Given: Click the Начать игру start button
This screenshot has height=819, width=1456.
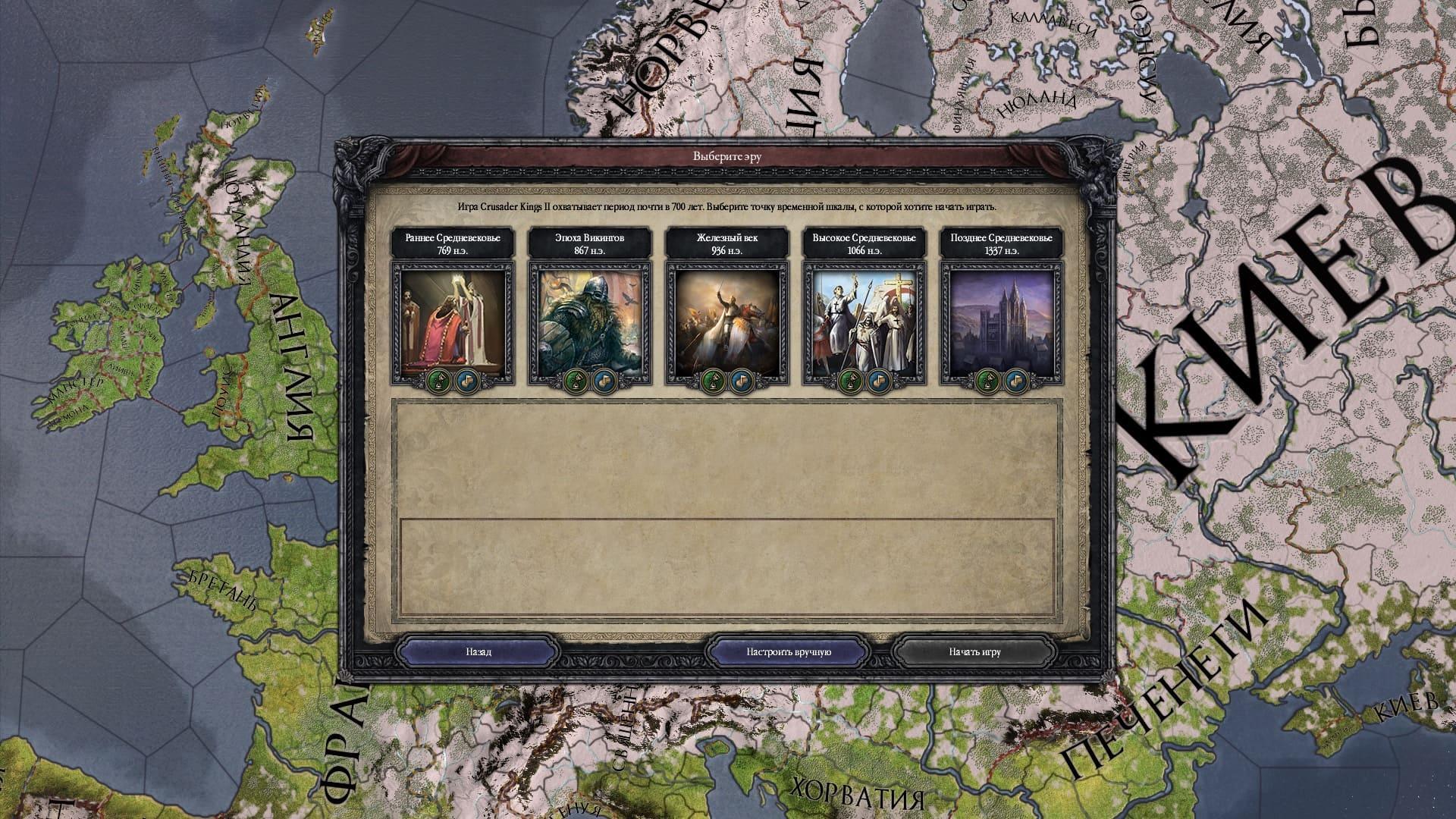Looking at the screenshot, I should click(974, 652).
